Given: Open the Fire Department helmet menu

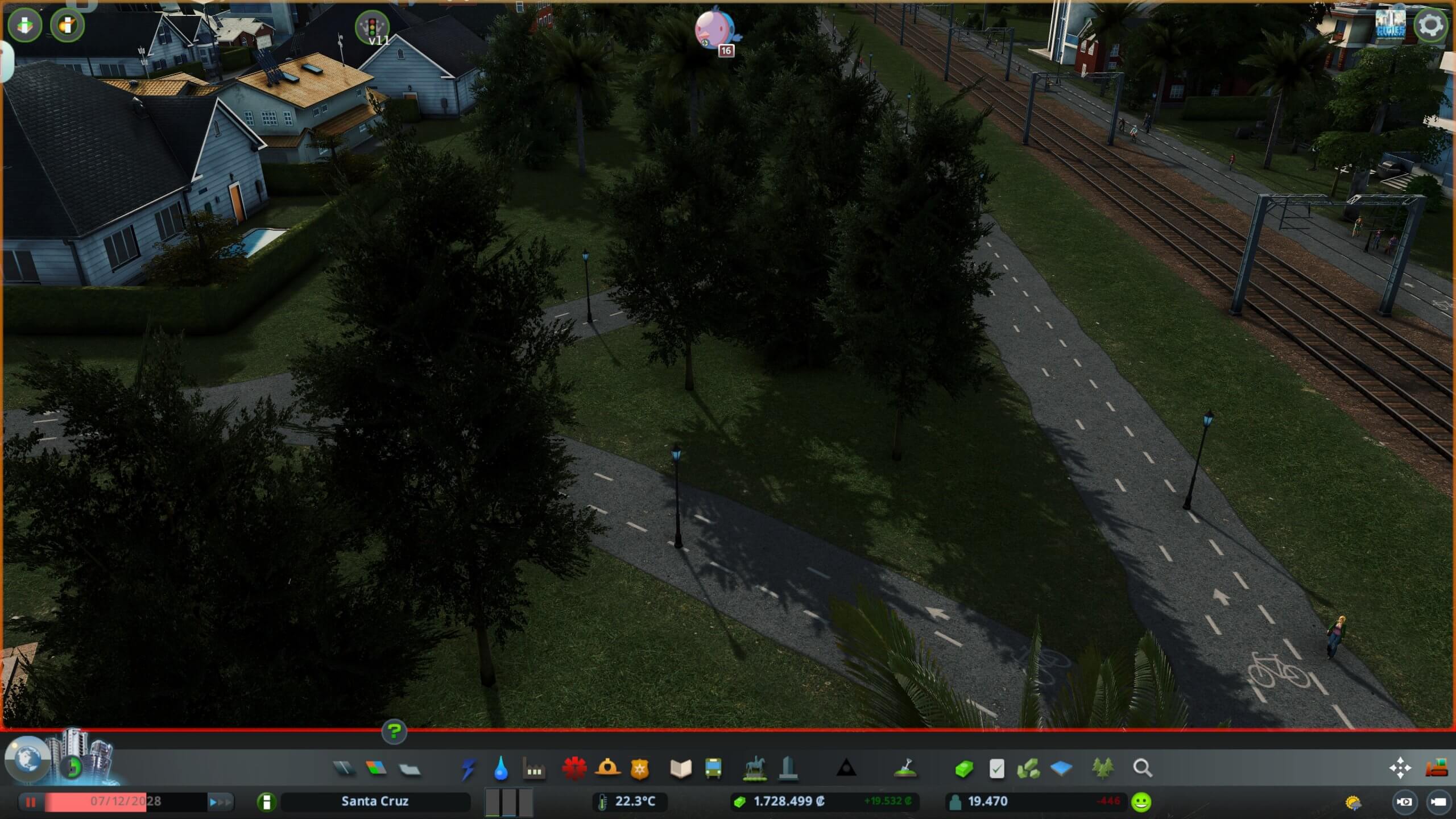Looking at the screenshot, I should [x=607, y=769].
